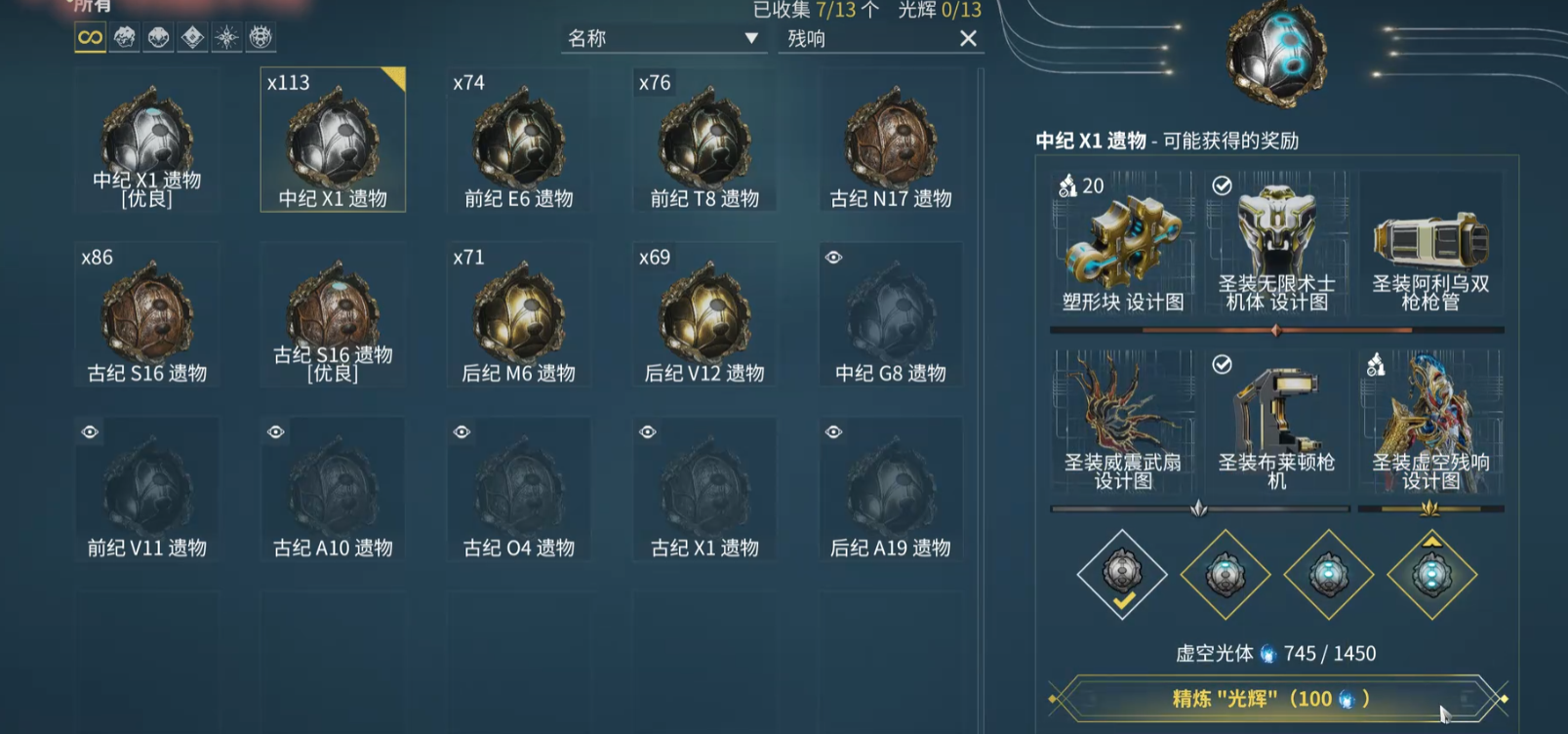This screenshot has width=1568, height=734.
Task: View the 圣装虚空残响 设计图 reward
Action: click(x=1430, y=421)
